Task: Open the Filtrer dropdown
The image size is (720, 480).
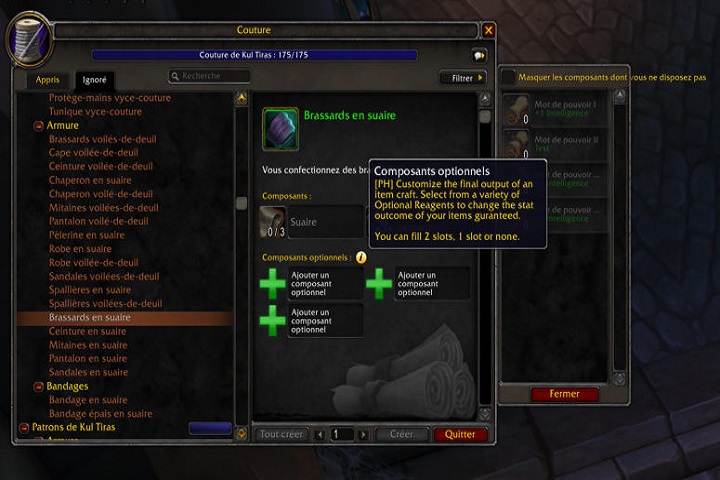Action: (462, 77)
